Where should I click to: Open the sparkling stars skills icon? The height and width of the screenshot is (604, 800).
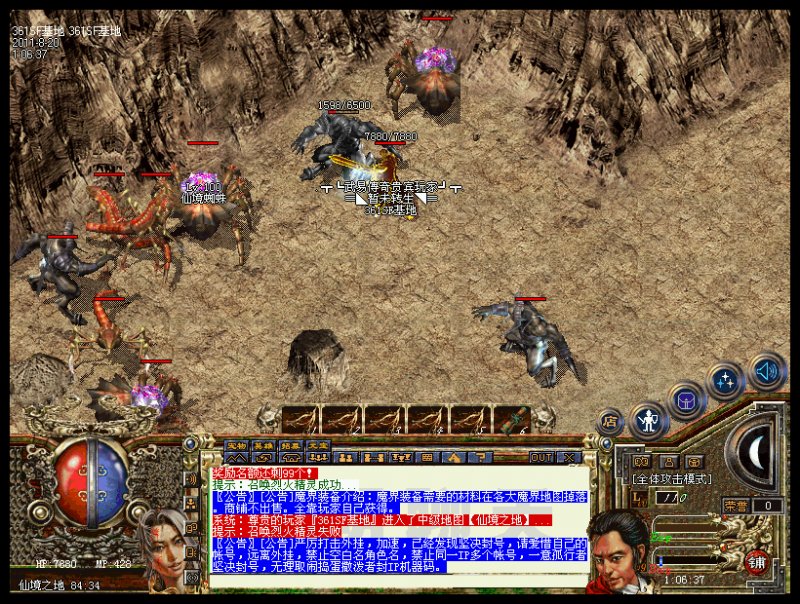725,381
